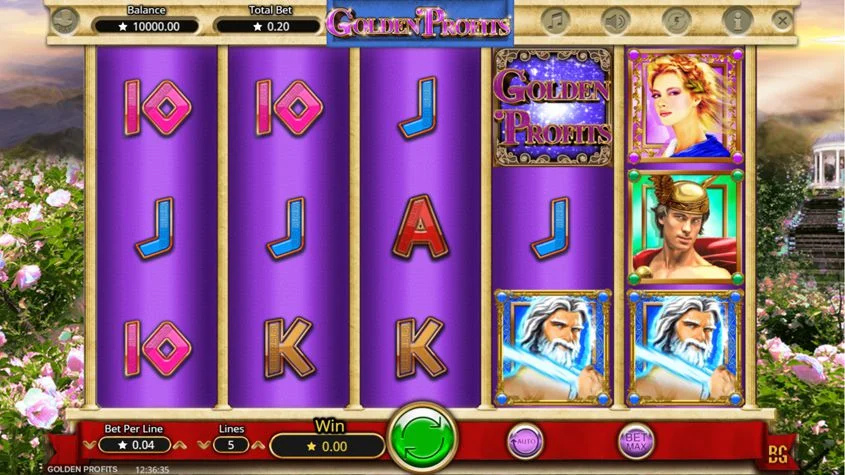Image resolution: width=845 pixels, height=475 pixels.
Task: Enable Auto spin mode
Action: tap(524, 440)
